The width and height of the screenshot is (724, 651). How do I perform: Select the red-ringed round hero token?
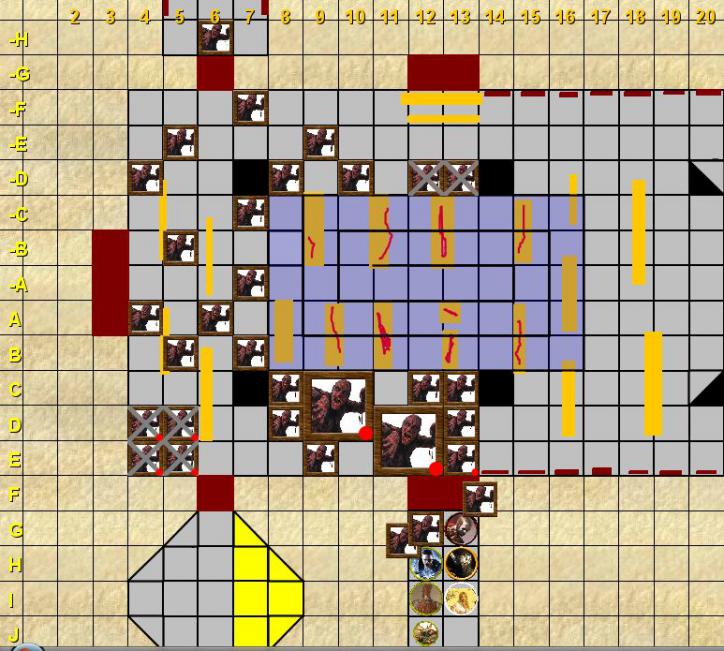pyautogui.click(x=461, y=528)
